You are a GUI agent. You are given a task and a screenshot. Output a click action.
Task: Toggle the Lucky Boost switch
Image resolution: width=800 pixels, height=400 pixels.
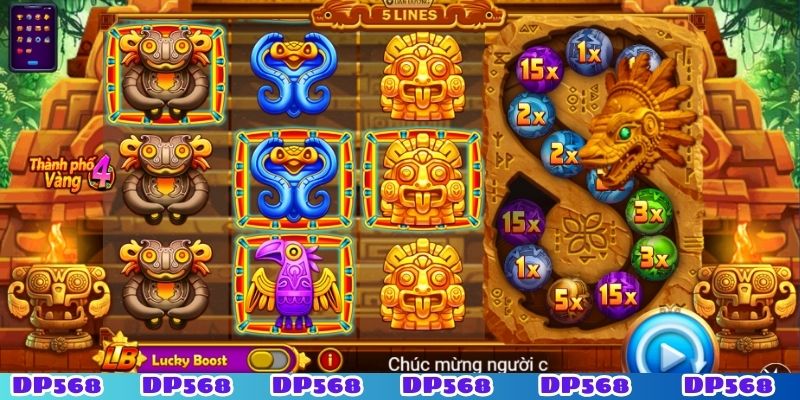tap(265, 358)
